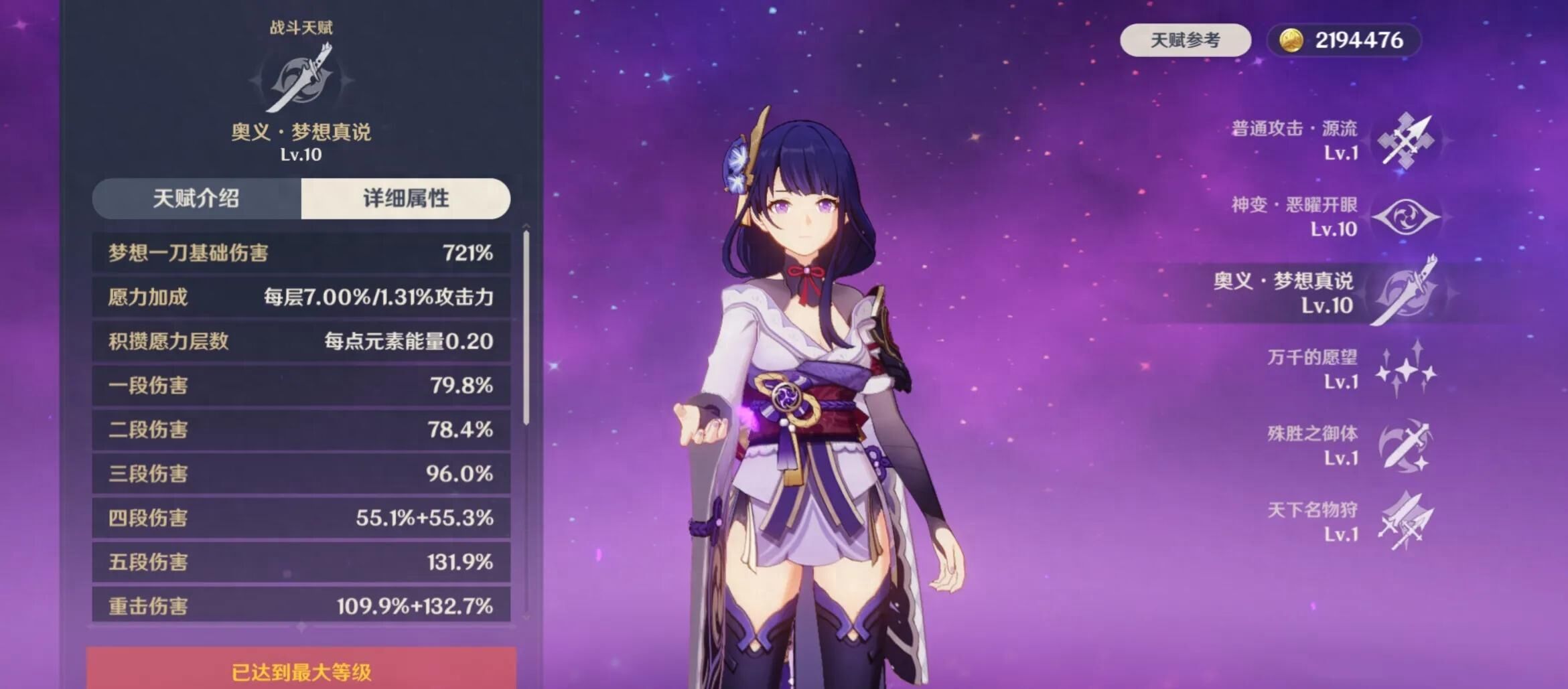This screenshot has width=1568, height=689.
Task: Select the 详细属性 tab
Action: tap(405, 199)
